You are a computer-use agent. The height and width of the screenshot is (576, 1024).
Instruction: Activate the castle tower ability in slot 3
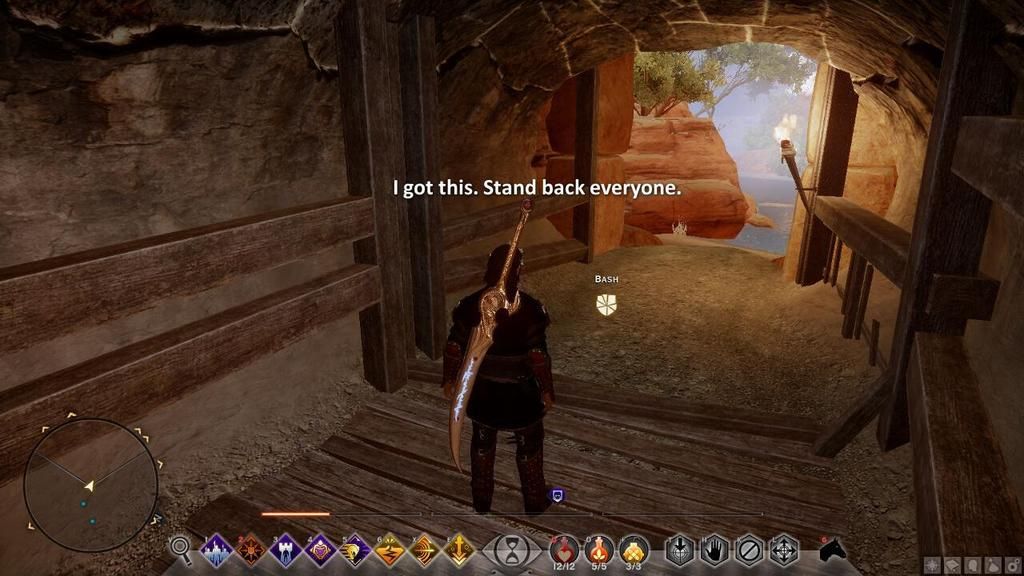pos(286,549)
